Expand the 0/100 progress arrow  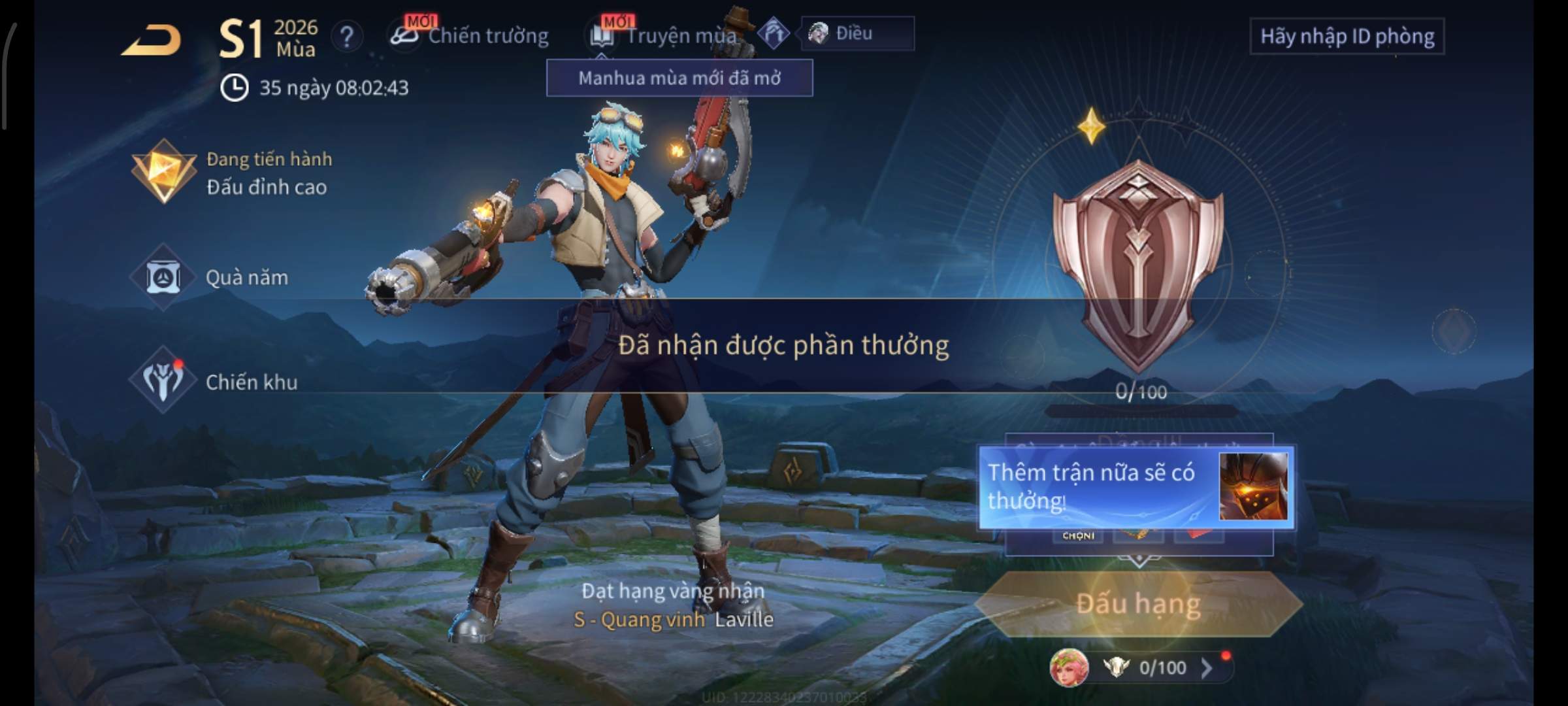click(x=1207, y=667)
